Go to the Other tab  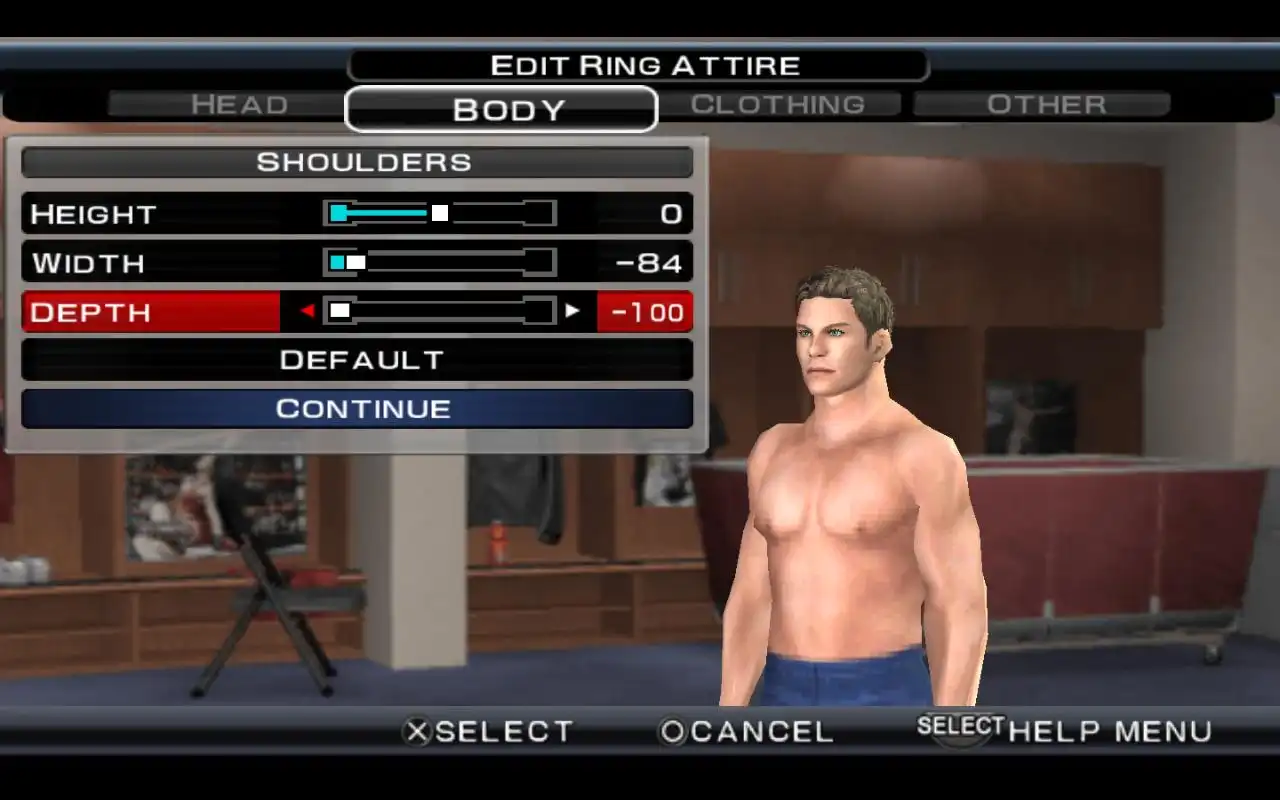click(1045, 105)
